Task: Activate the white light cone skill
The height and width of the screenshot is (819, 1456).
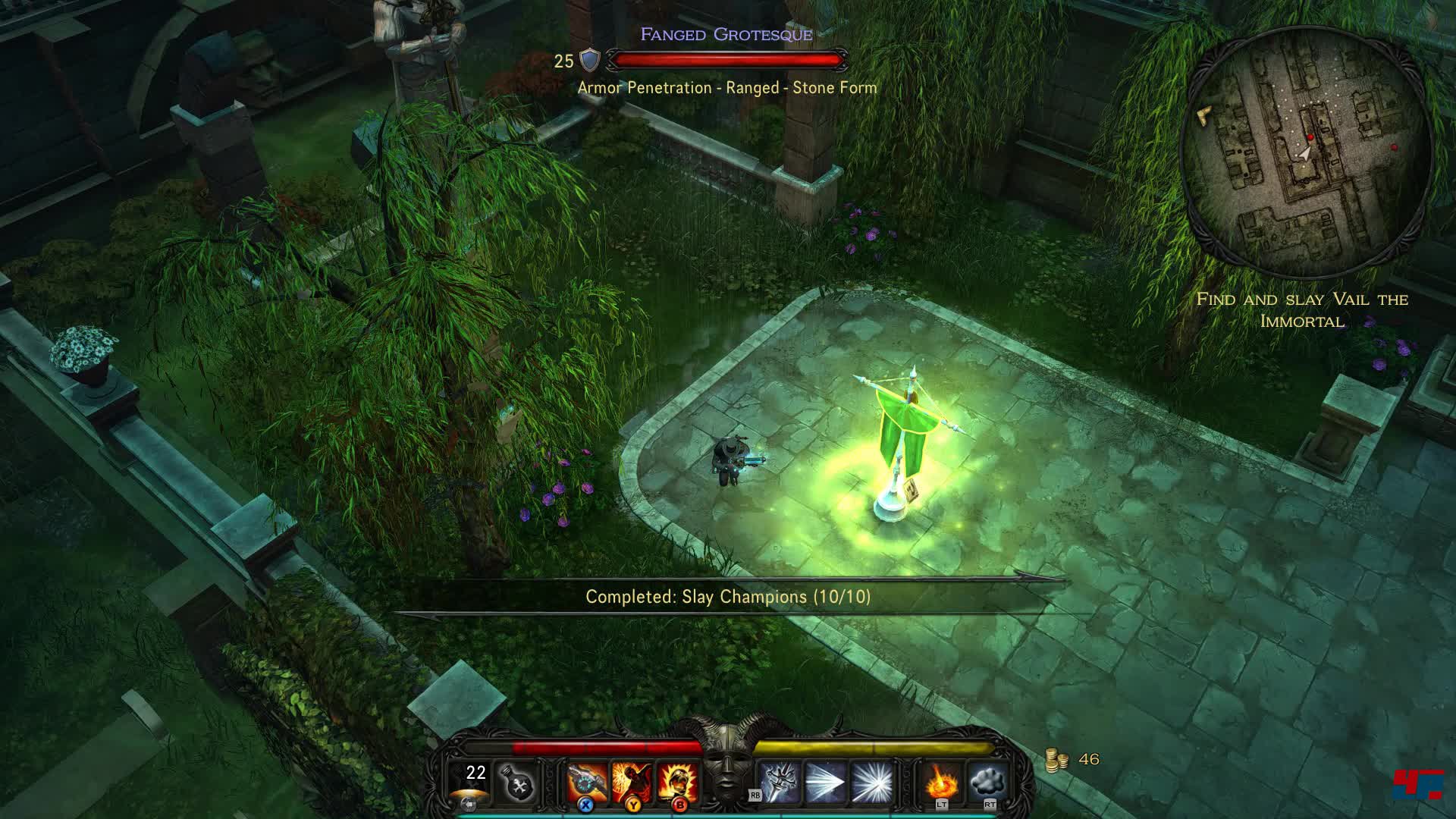Action: pos(826,783)
